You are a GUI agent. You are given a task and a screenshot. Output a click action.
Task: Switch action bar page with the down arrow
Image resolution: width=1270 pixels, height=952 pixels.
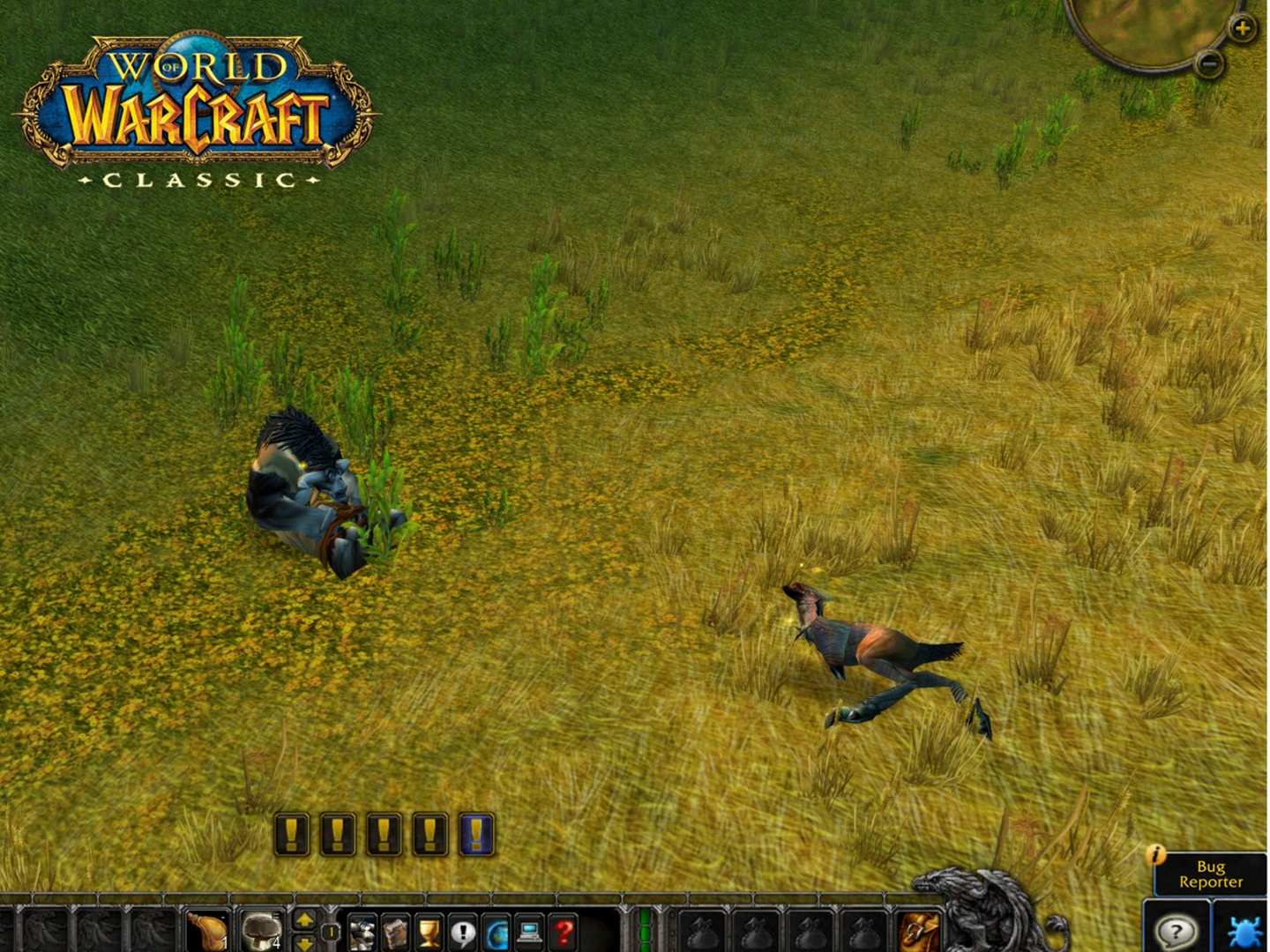pyautogui.click(x=304, y=943)
